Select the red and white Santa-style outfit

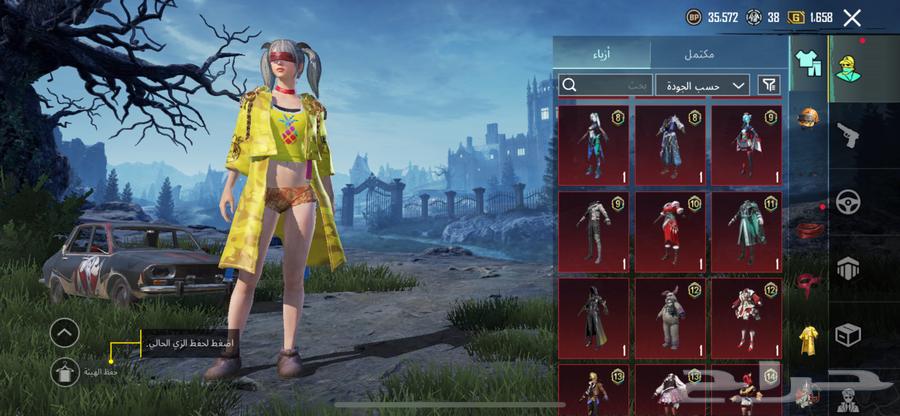click(670, 232)
